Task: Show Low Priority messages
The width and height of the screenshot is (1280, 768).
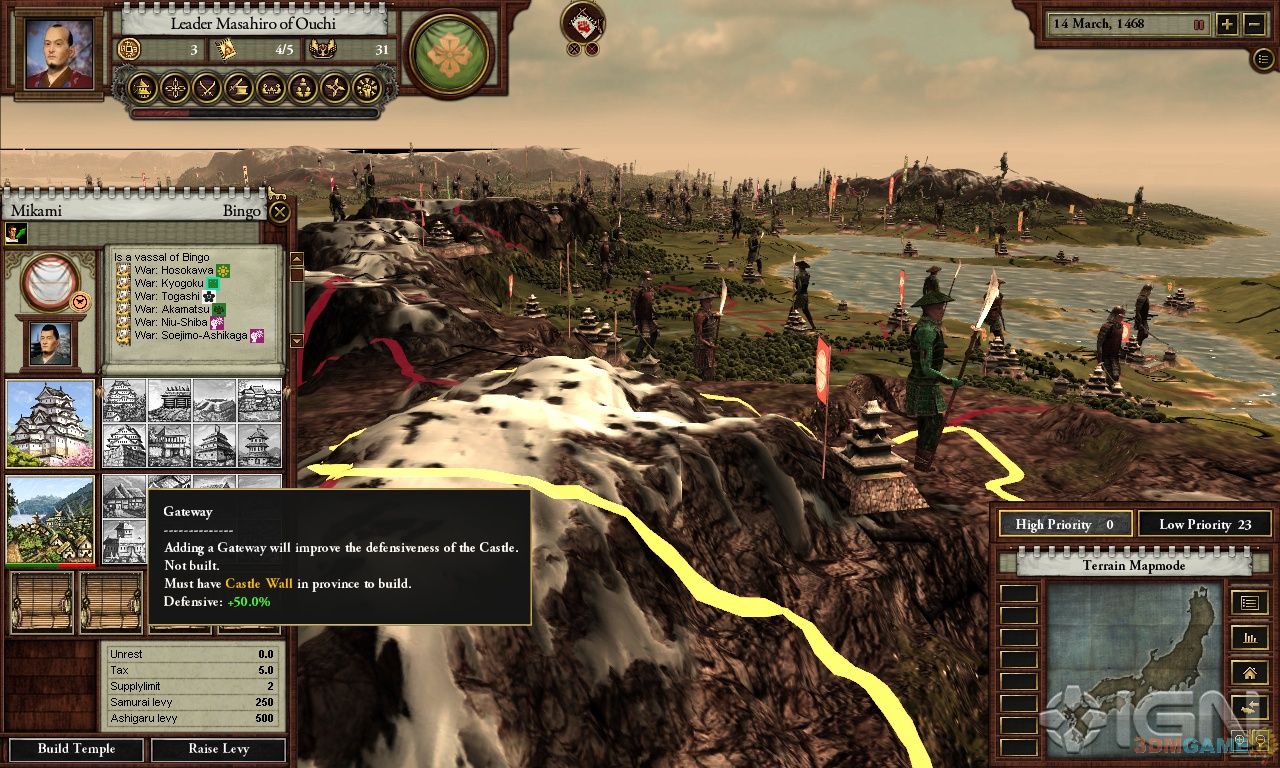Action: pos(1204,524)
